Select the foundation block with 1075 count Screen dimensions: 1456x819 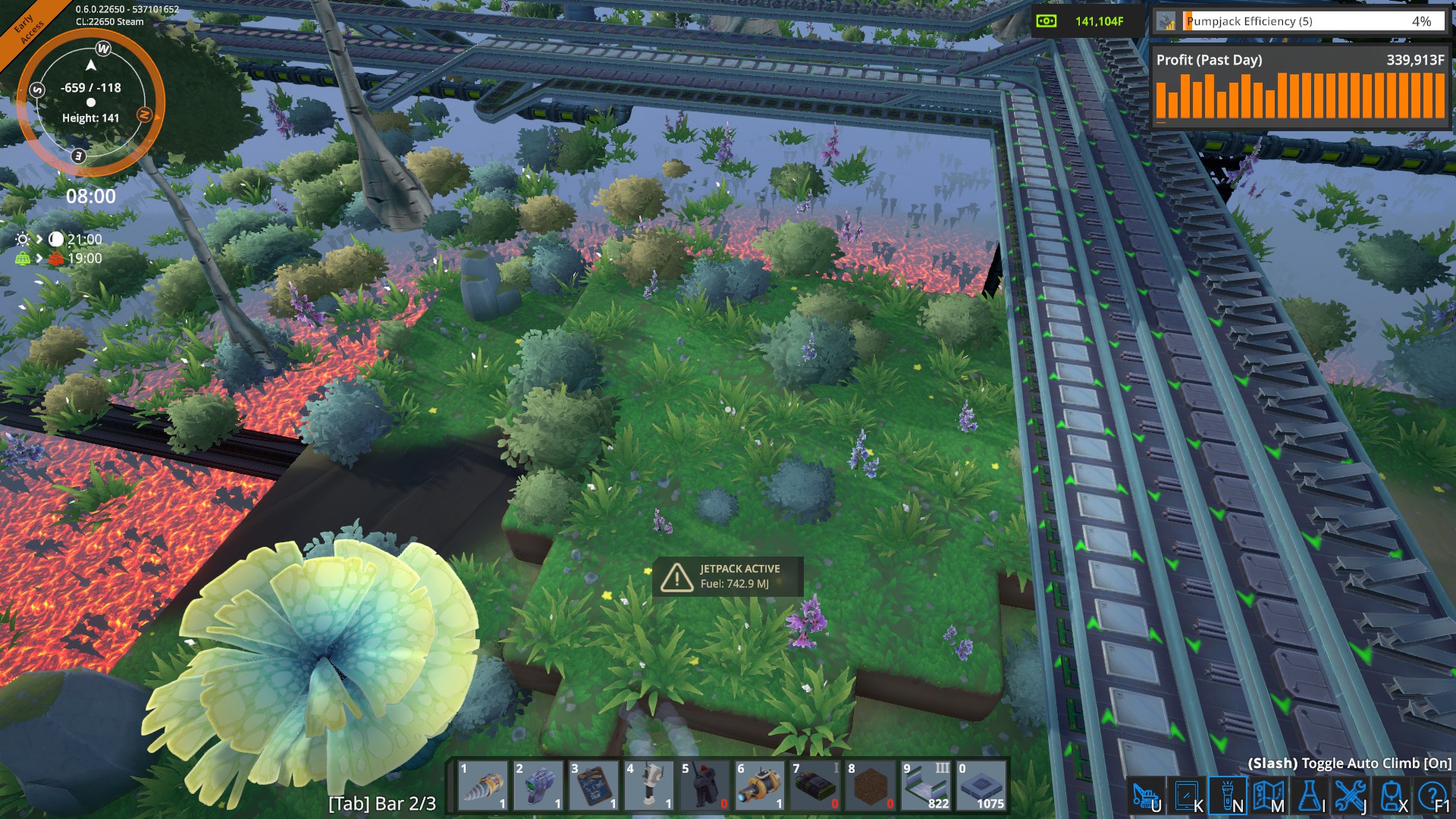pyautogui.click(x=981, y=786)
